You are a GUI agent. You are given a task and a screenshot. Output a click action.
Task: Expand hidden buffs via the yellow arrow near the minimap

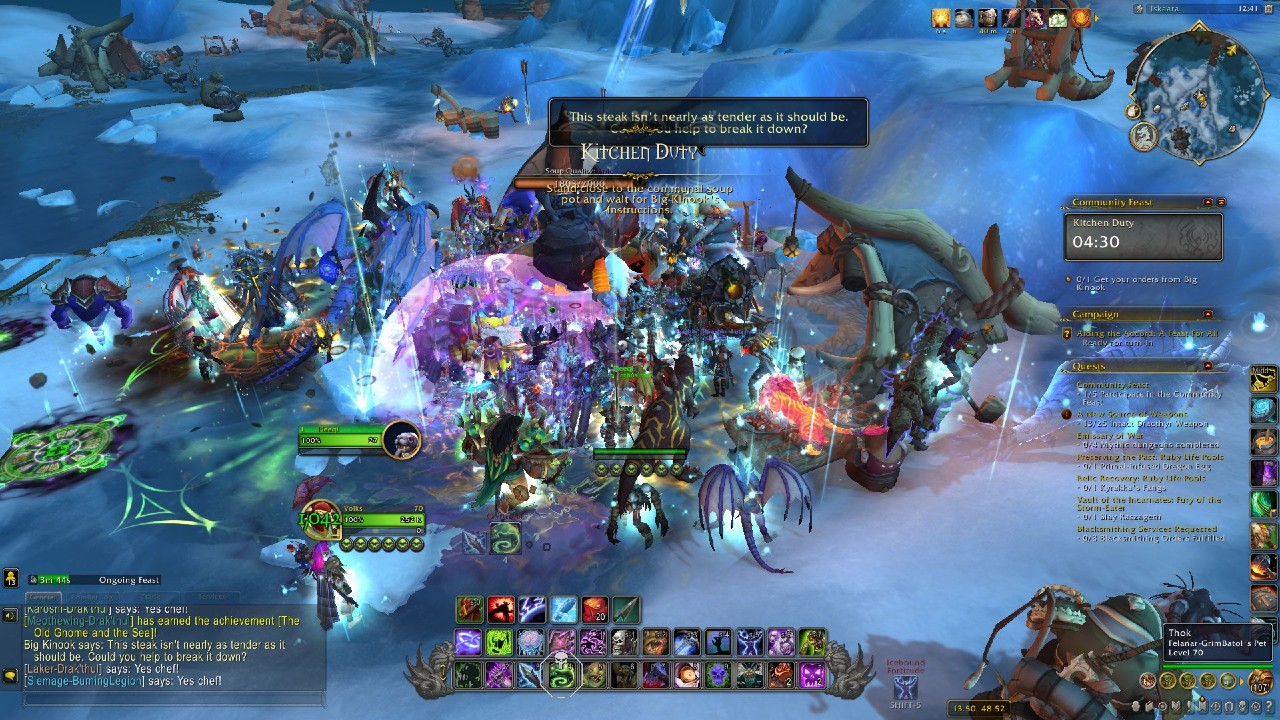click(x=1097, y=18)
